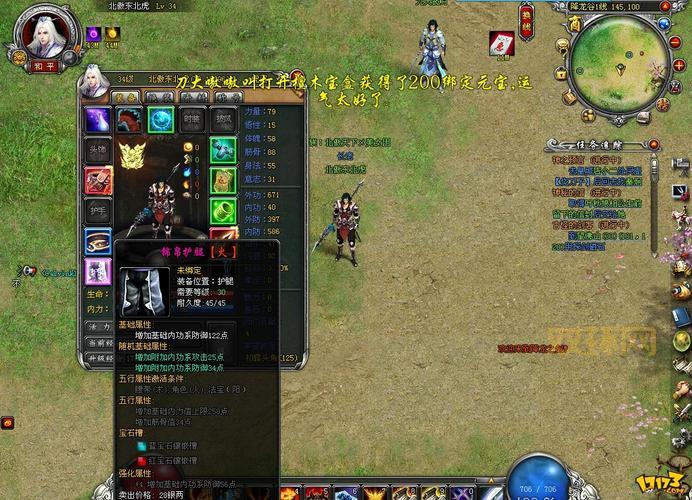Click the 披风 cloak slot

point(223,120)
